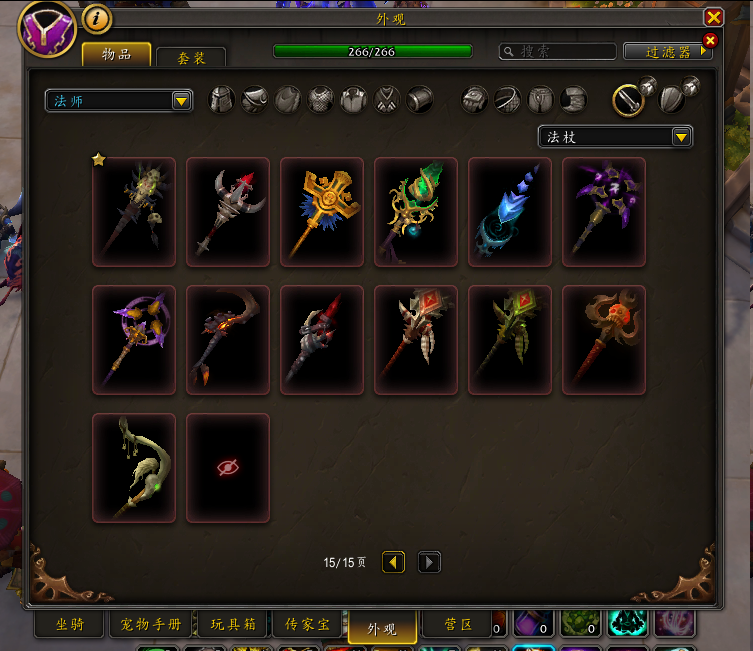Close the Appearances window
Screen dimensions: 753x651
713,18
